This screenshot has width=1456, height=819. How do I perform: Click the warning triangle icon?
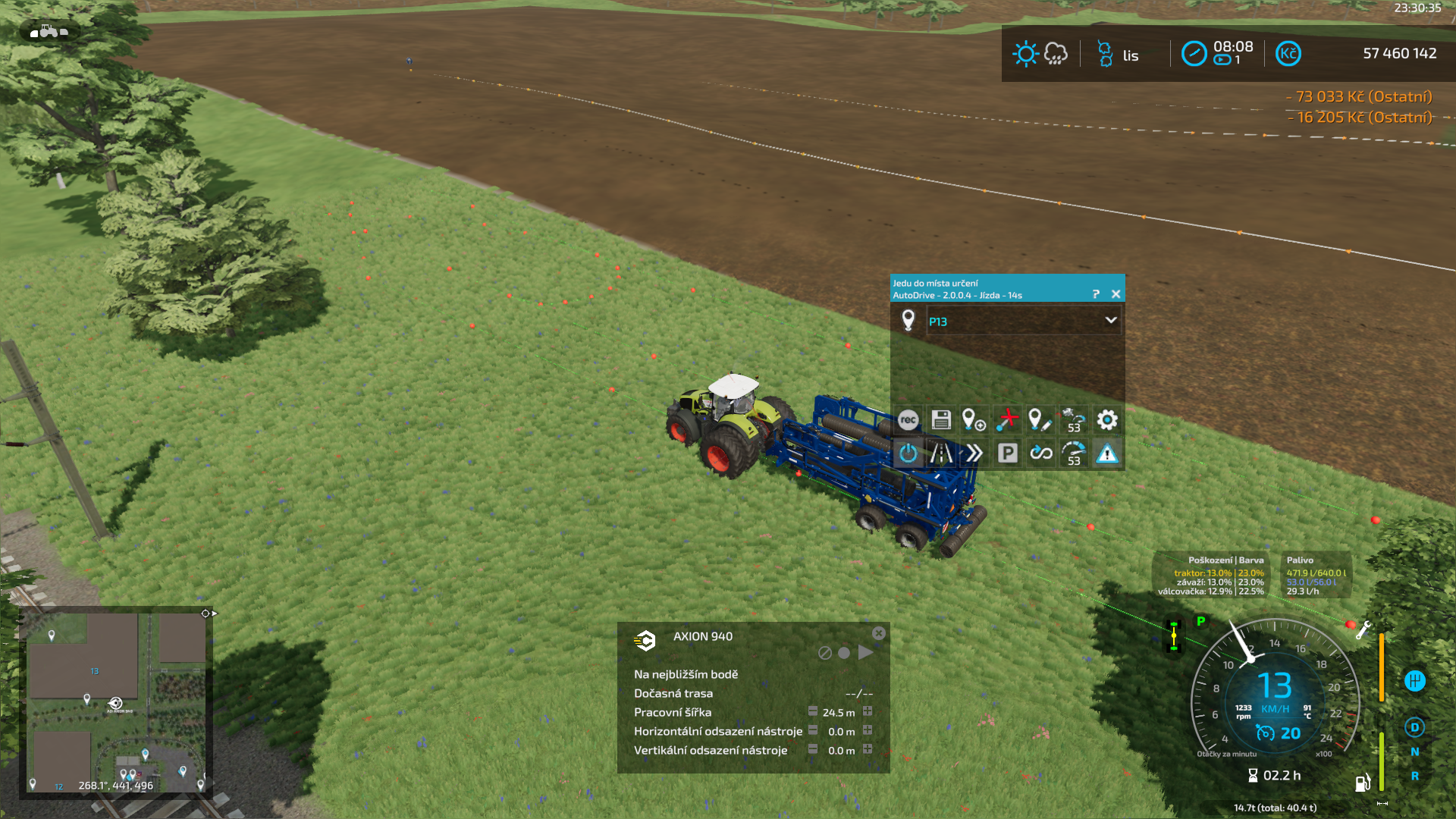pyautogui.click(x=1107, y=453)
